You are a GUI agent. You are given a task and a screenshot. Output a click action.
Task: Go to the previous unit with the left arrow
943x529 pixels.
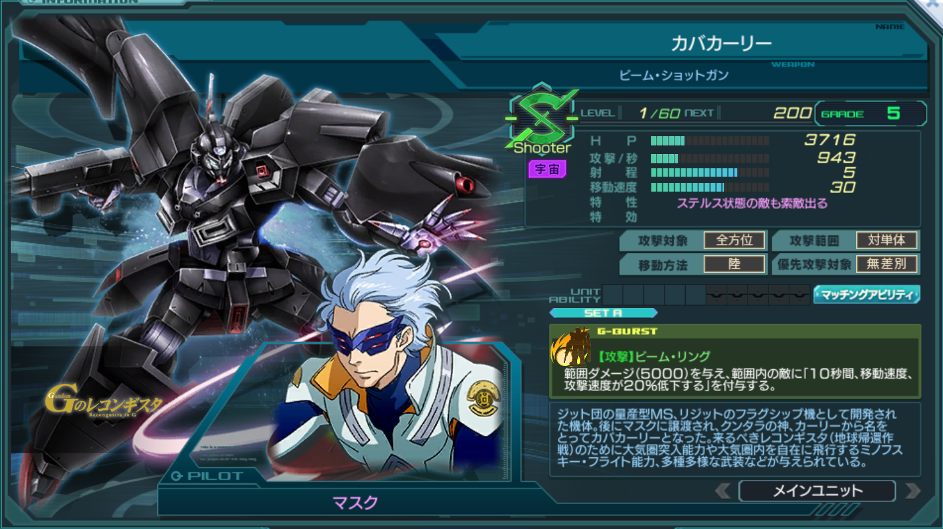click(724, 491)
